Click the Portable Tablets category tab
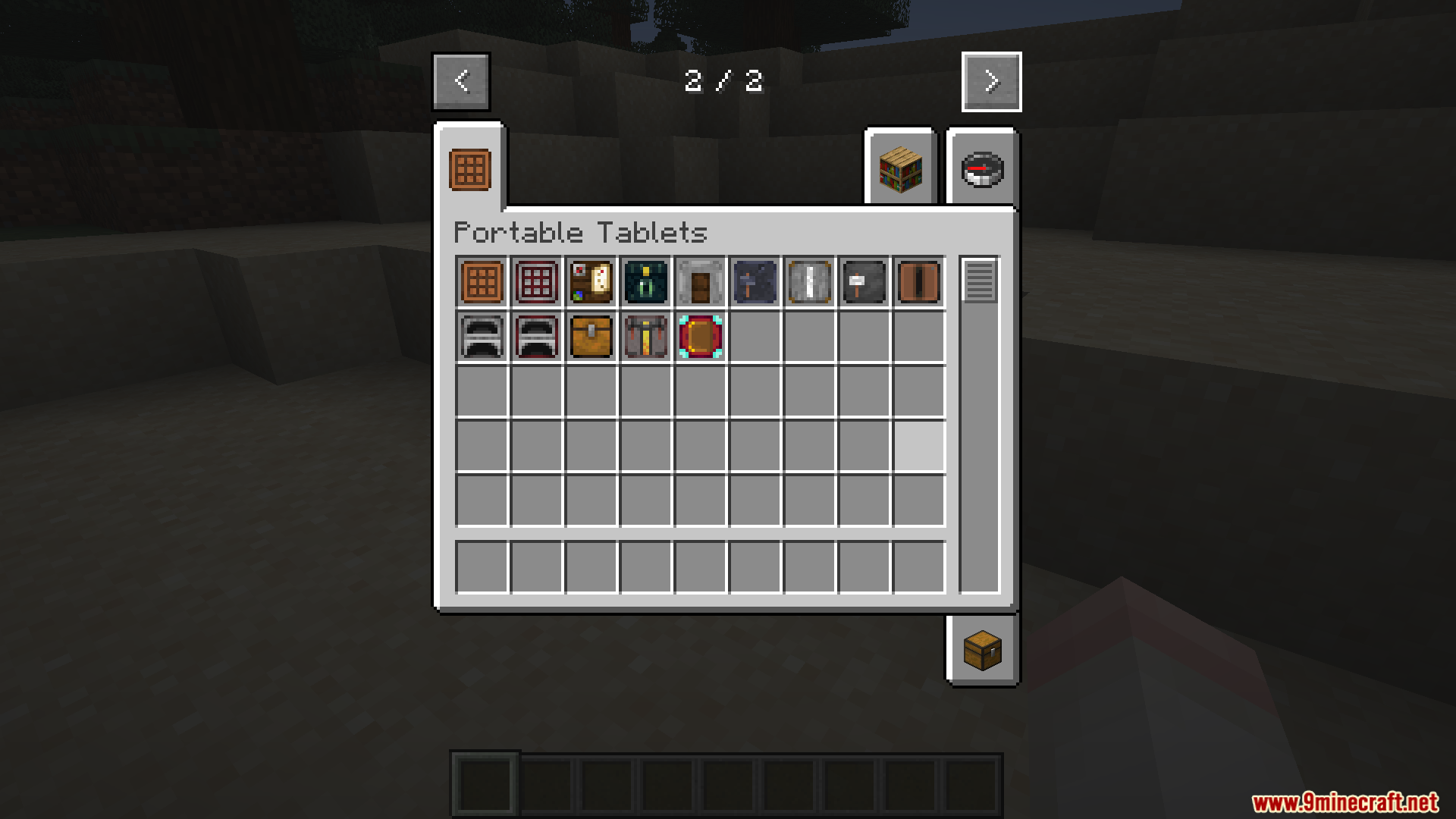The height and width of the screenshot is (819, 1456). 469,165
